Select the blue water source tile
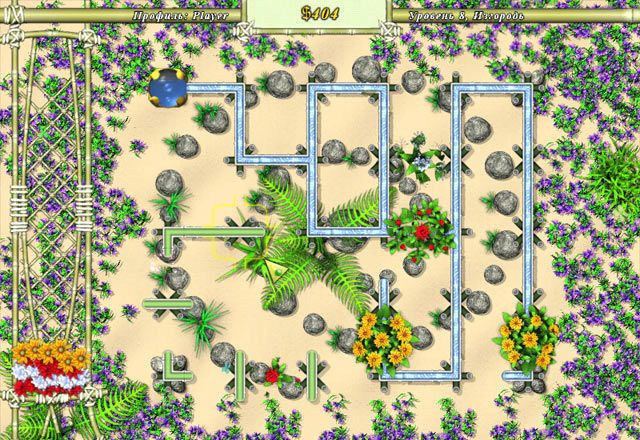The image size is (640, 440). 168,89
